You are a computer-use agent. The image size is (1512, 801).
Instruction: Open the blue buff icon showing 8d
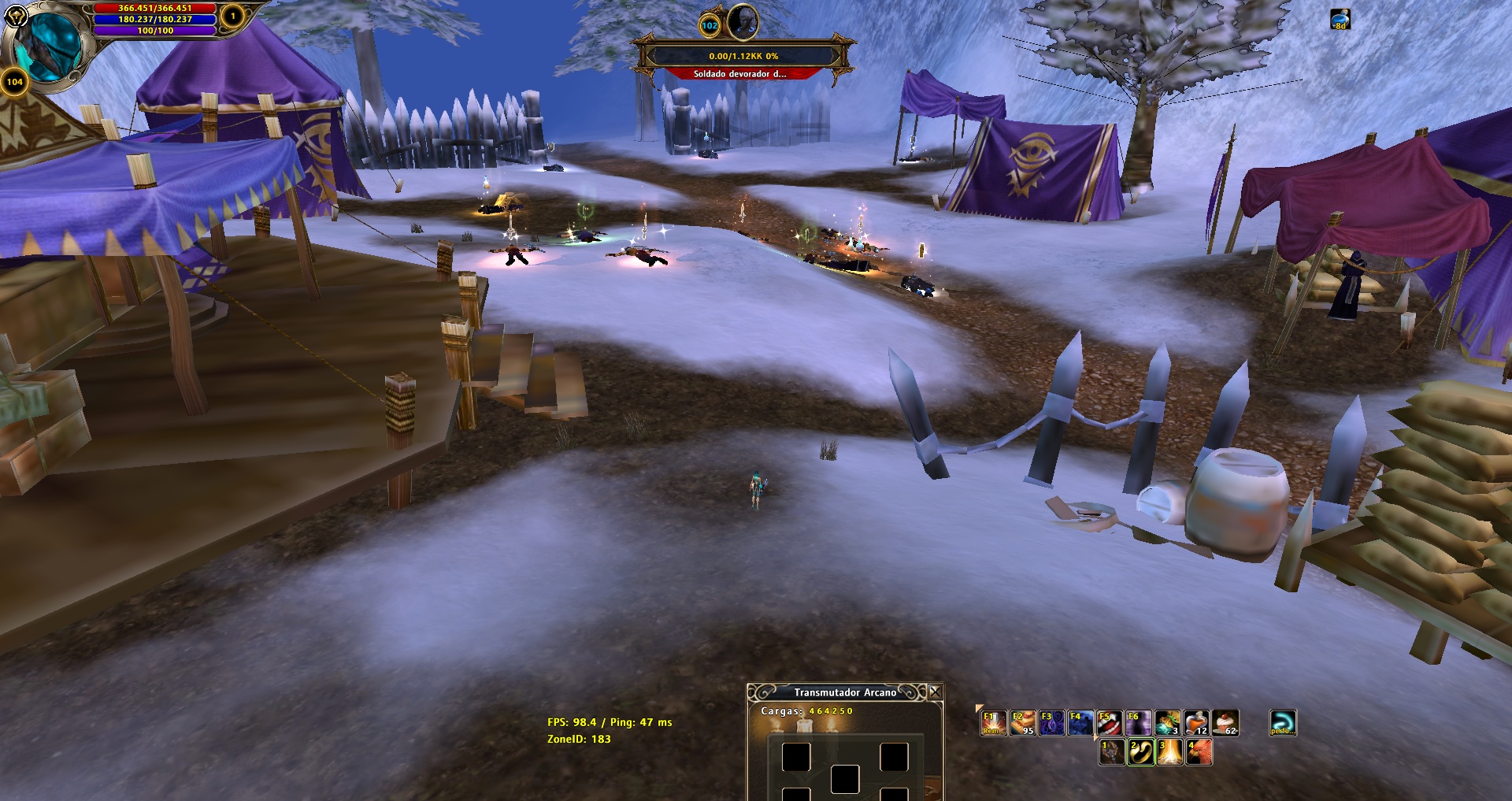[1340, 19]
